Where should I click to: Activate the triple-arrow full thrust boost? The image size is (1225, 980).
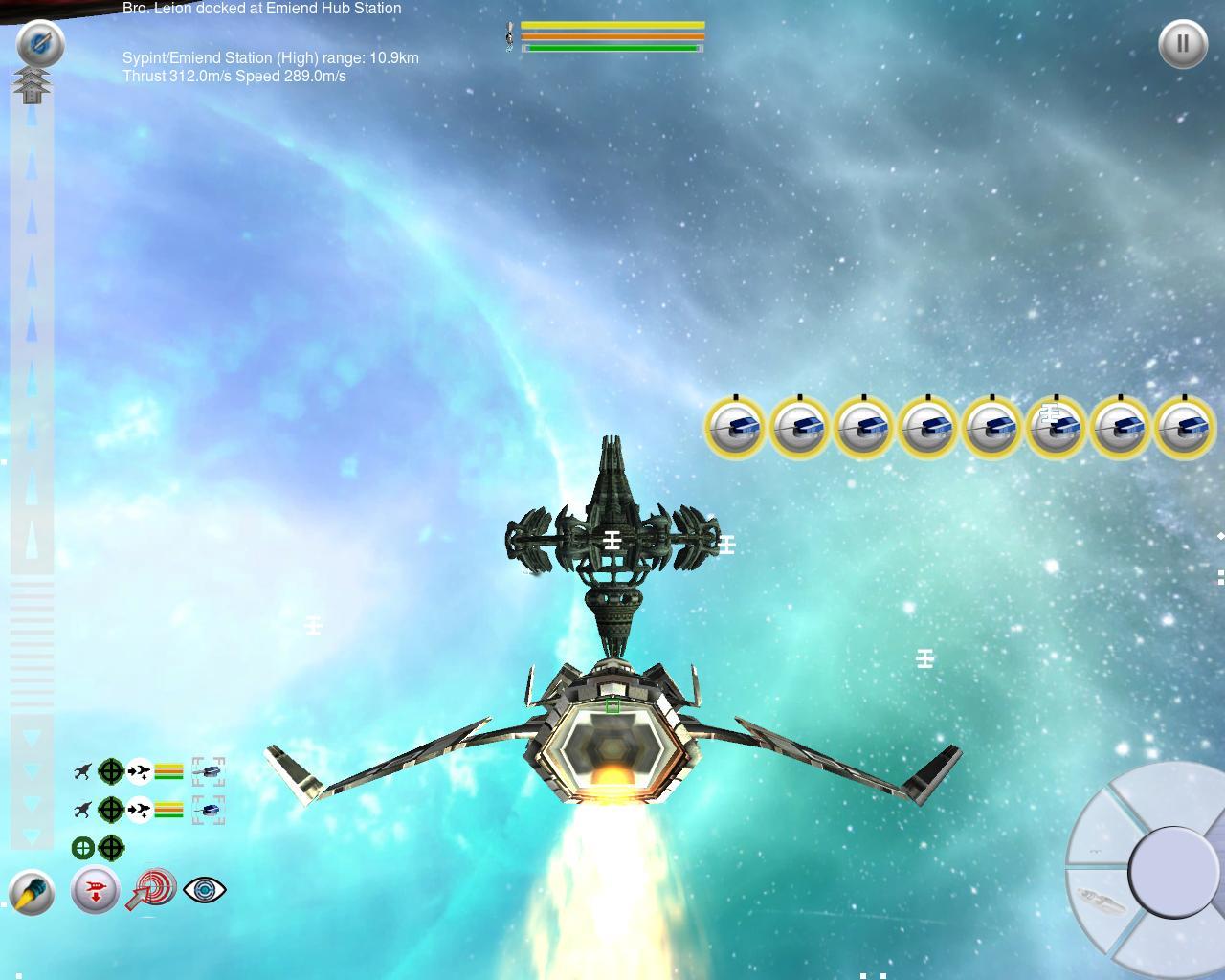coord(33,85)
